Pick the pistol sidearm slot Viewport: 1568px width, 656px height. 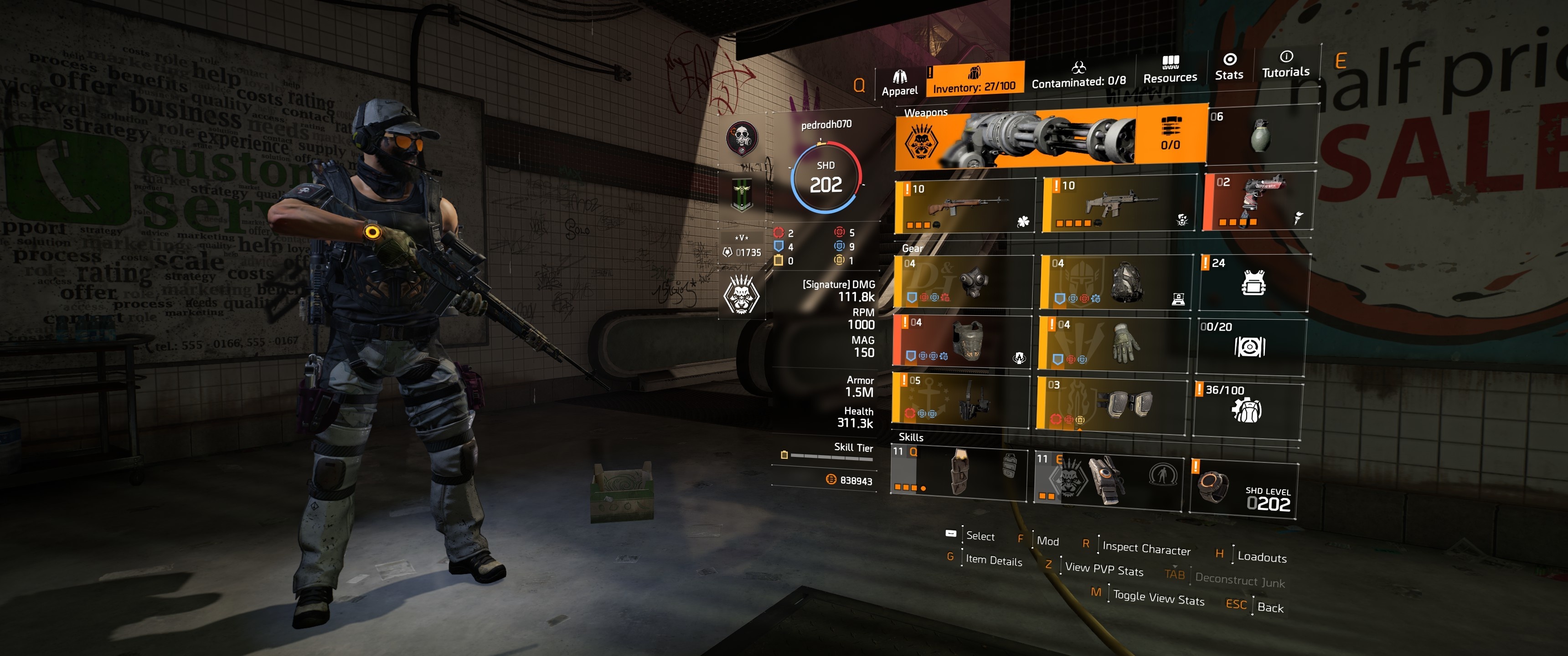pyautogui.click(x=1259, y=201)
